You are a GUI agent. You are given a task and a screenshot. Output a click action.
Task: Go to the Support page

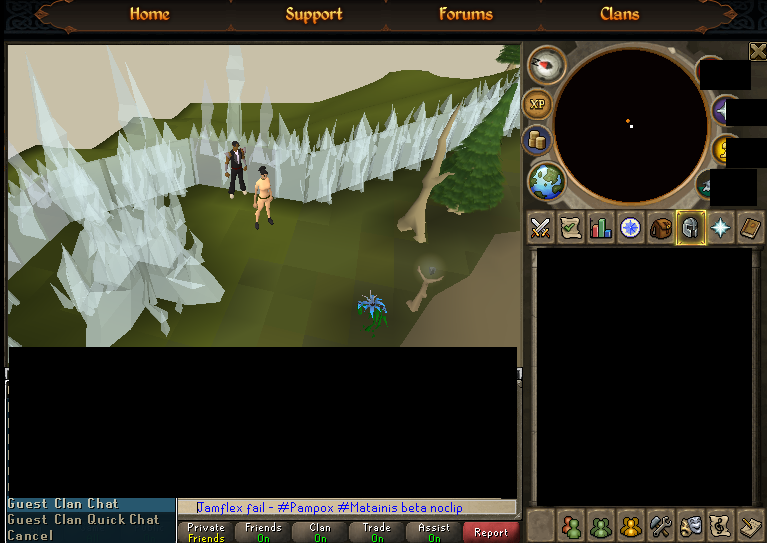(313, 14)
